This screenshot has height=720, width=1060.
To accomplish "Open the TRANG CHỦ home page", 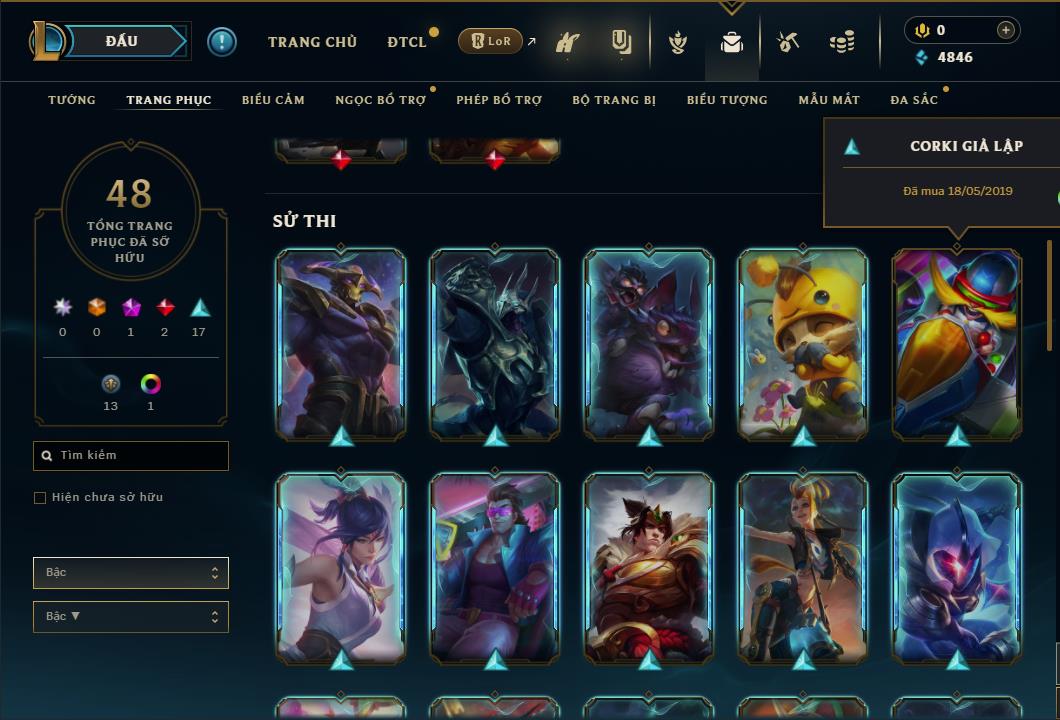I will 312,42.
